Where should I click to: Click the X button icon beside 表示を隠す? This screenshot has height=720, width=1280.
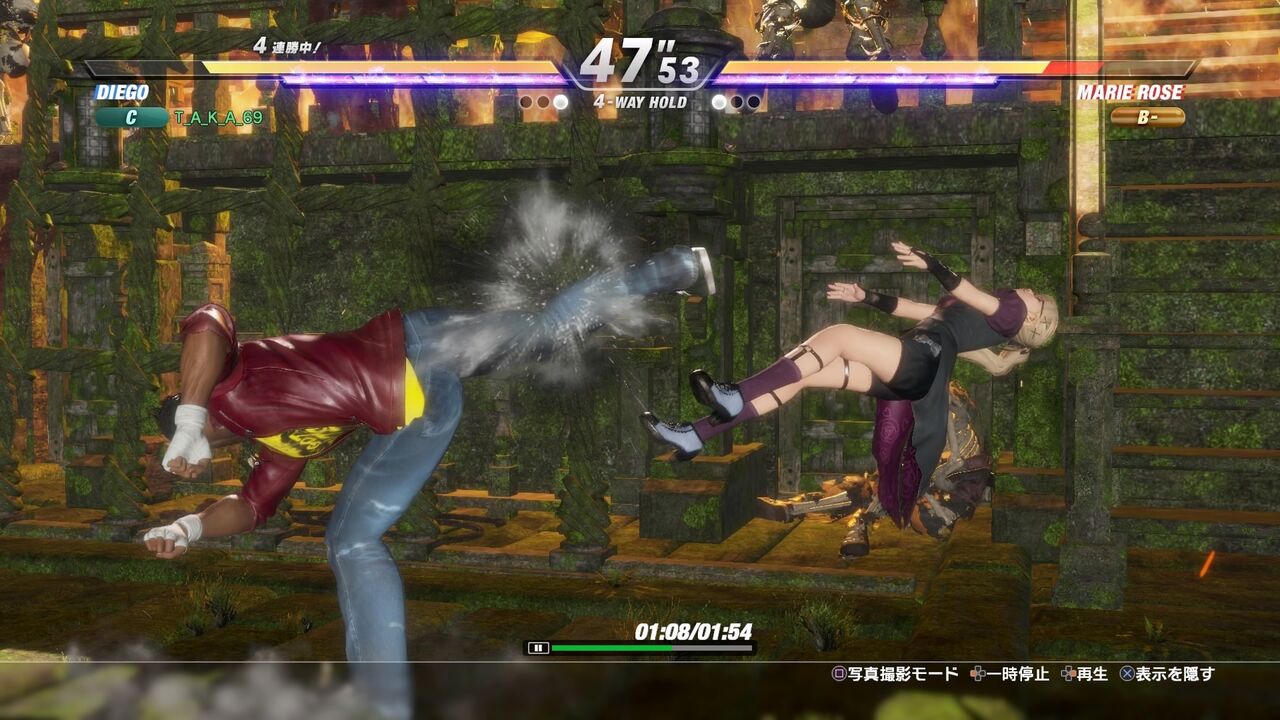pos(1127,674)
